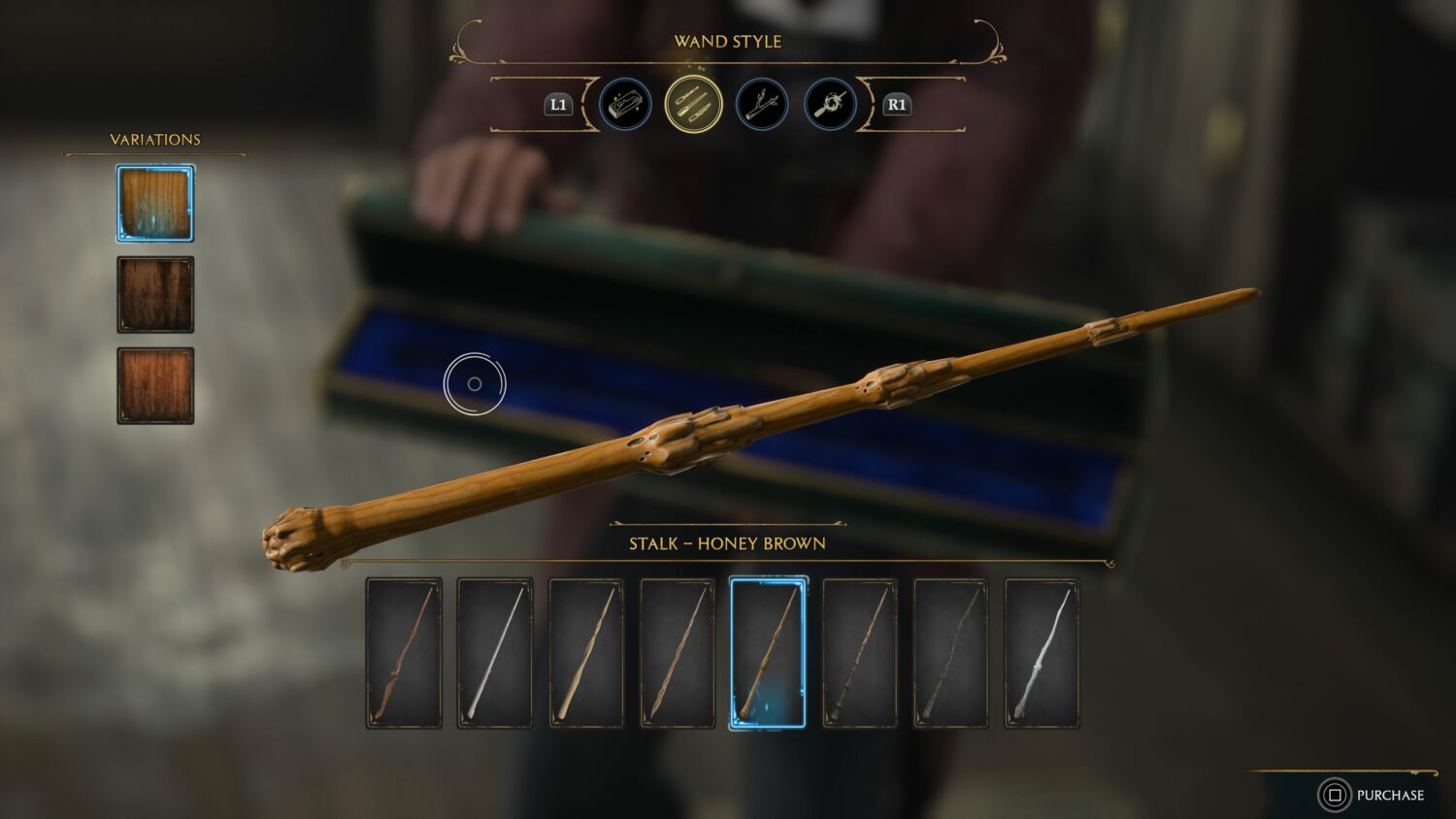Choose the dark brown wood variation

click(x=155, y=295)
